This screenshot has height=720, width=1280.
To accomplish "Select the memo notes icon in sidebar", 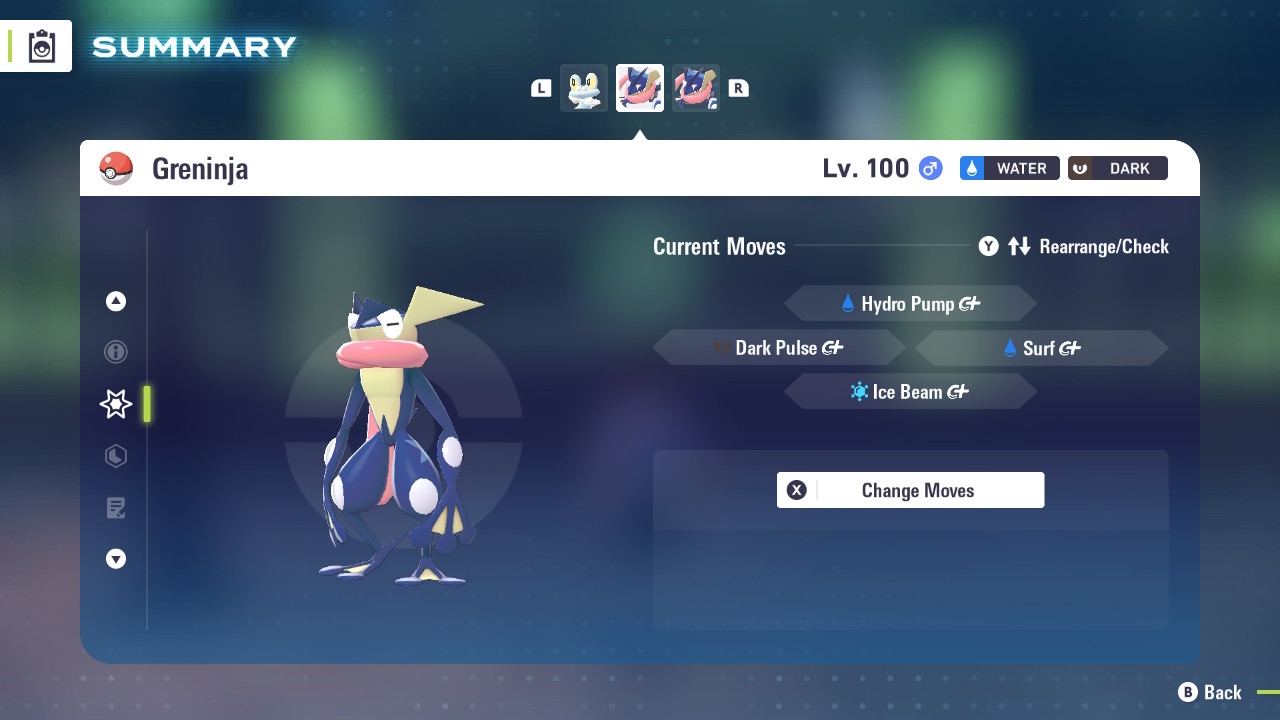I will click(115, 508).
